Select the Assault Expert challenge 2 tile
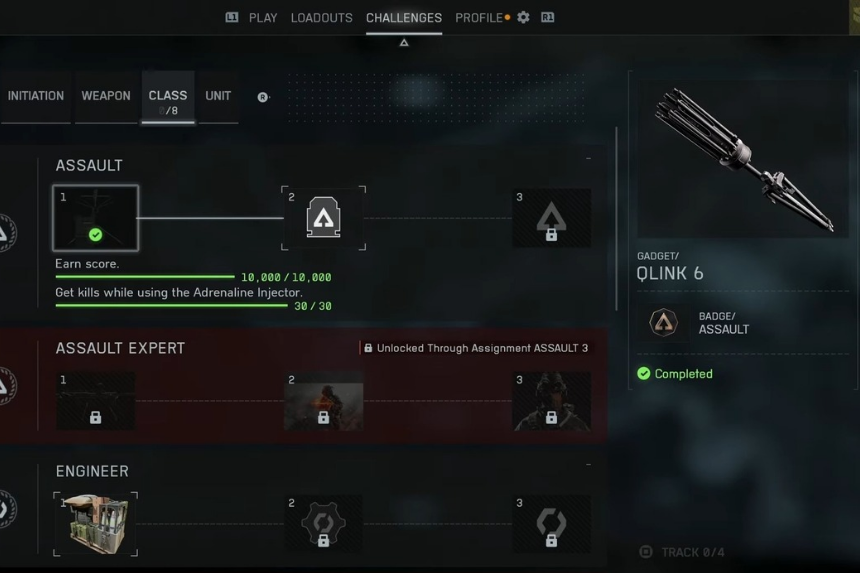Image resolution: width=860 pixels, height=573 pixels. 323,401
